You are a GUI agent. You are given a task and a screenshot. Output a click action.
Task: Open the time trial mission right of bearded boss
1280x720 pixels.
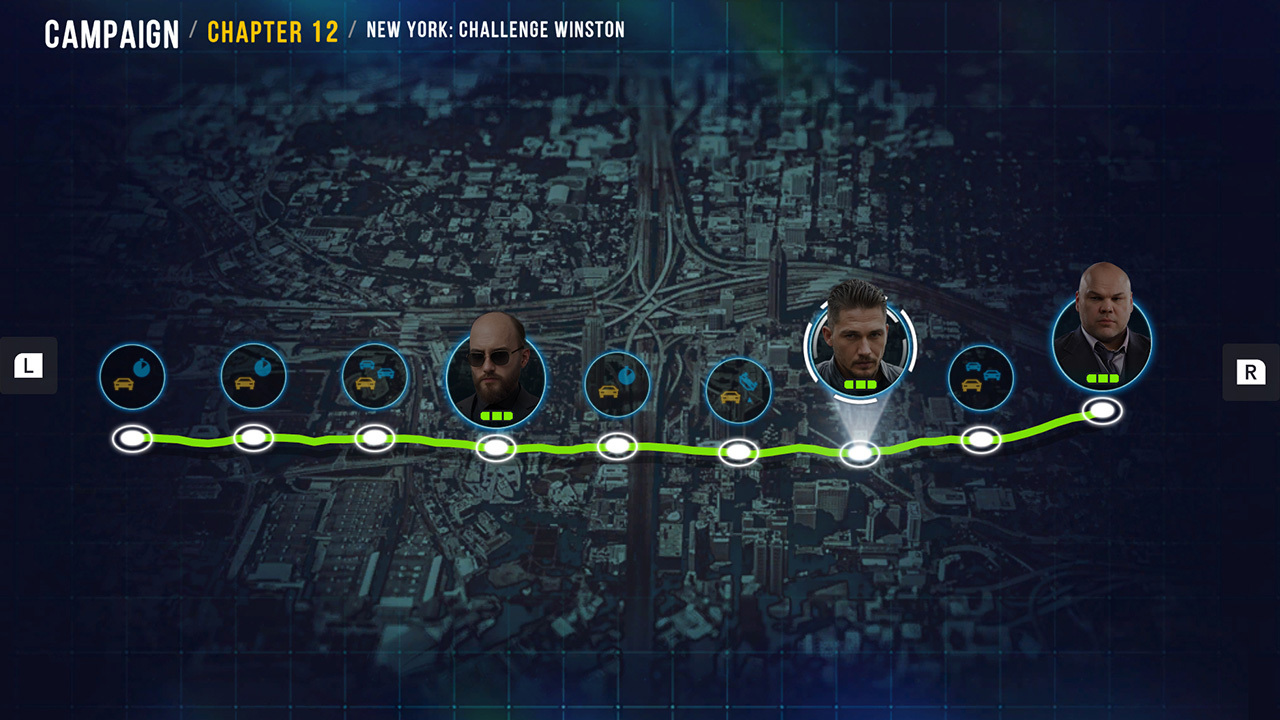(617, 382)
